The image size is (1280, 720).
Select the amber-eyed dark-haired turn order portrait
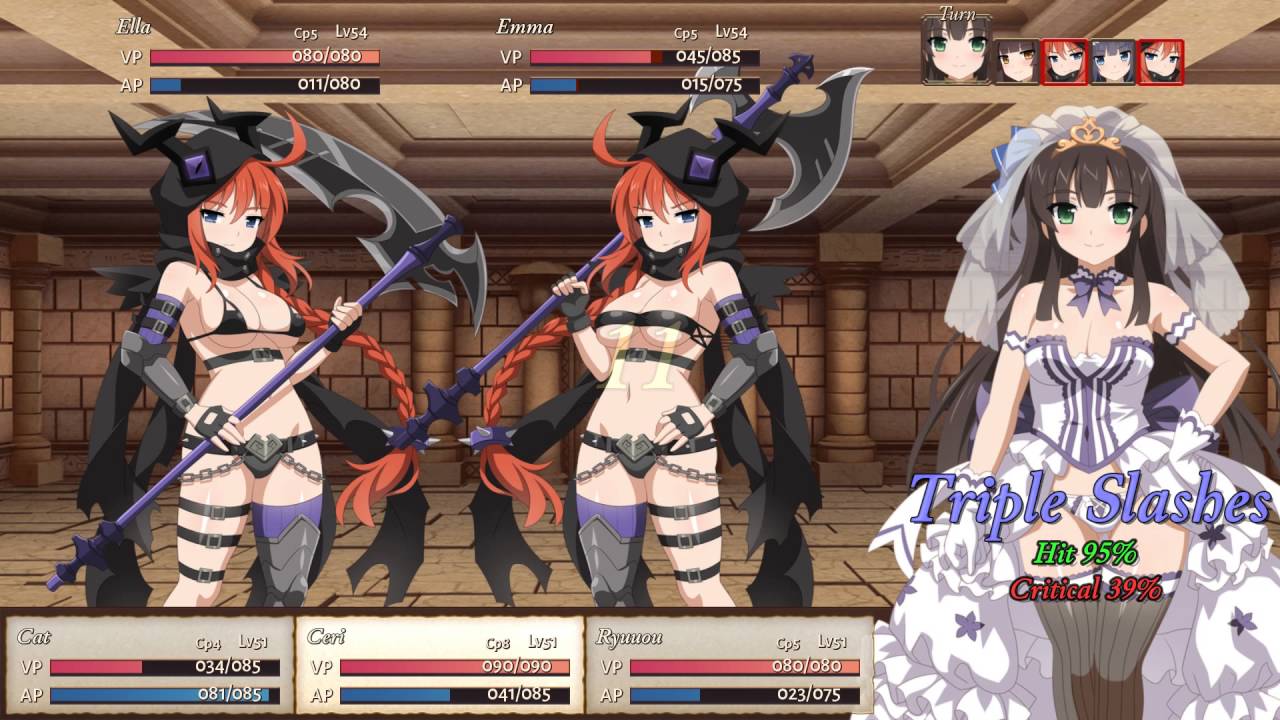coord(1016,62)
